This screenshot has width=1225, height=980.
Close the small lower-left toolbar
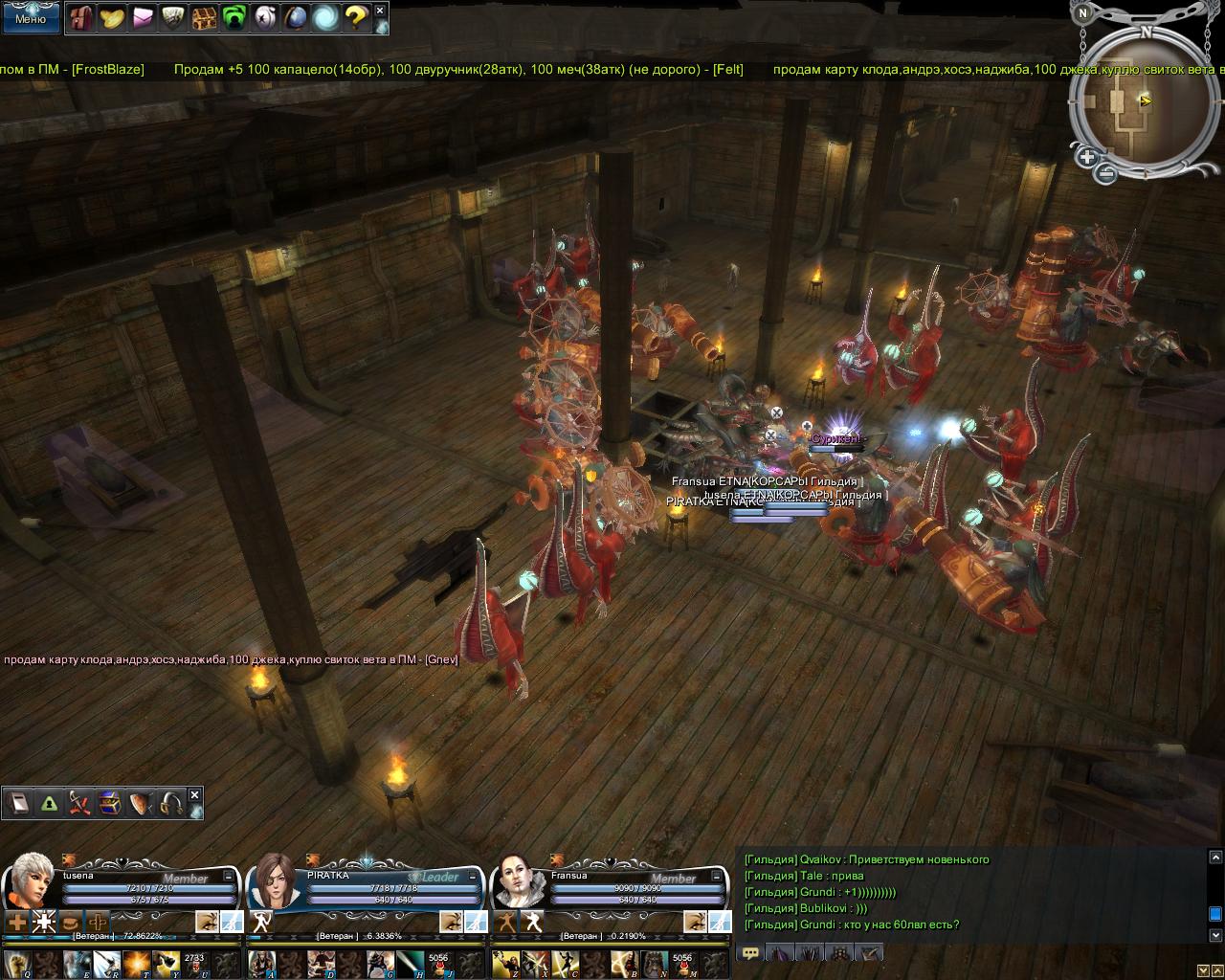point(195,795)
